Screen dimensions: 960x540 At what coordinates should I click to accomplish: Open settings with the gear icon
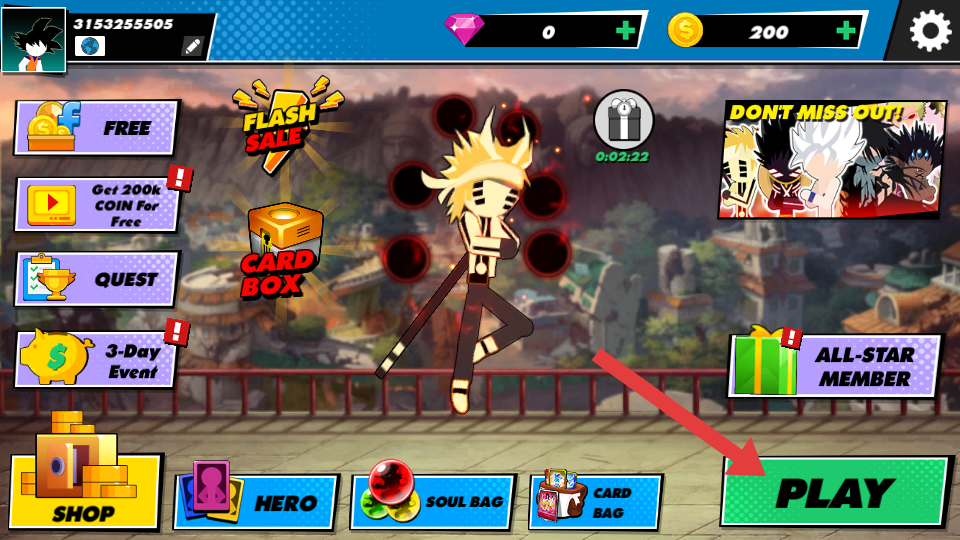[x=929, y=31]
